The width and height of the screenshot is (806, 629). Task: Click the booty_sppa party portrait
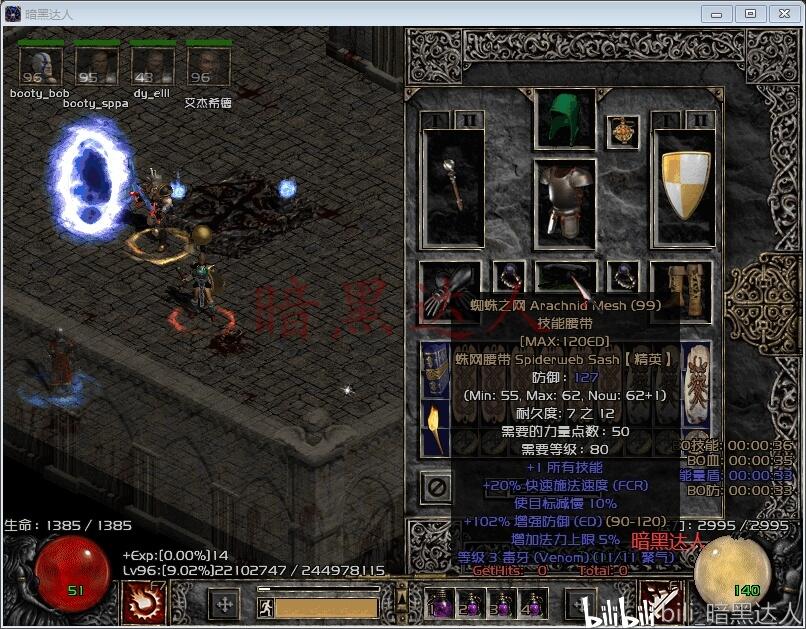[x=96, y=67]
